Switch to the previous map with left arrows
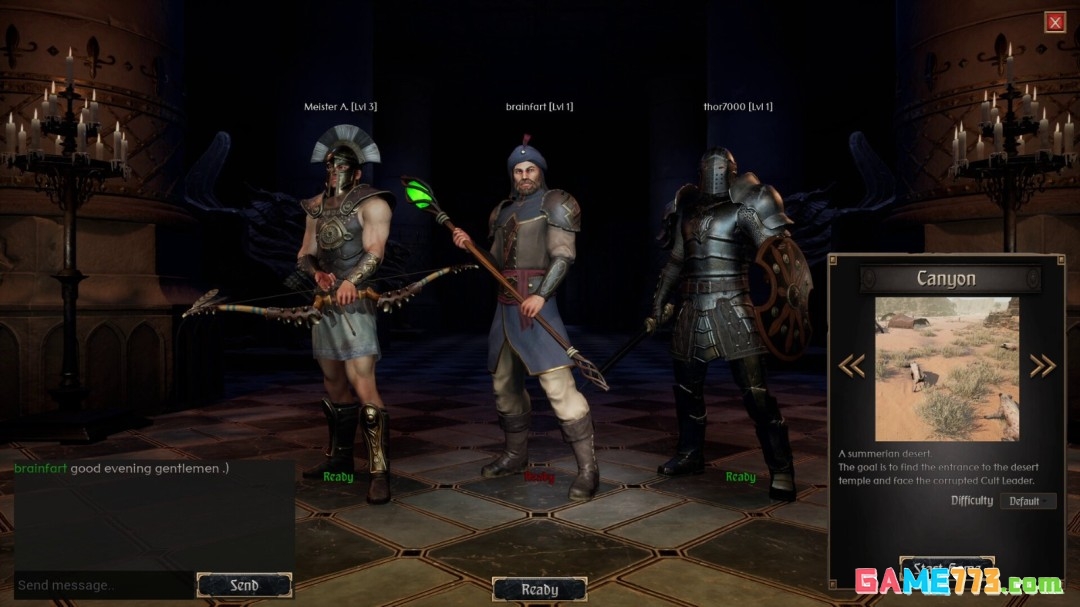The height and width of the screenshot is (607, 1080). 851,366
